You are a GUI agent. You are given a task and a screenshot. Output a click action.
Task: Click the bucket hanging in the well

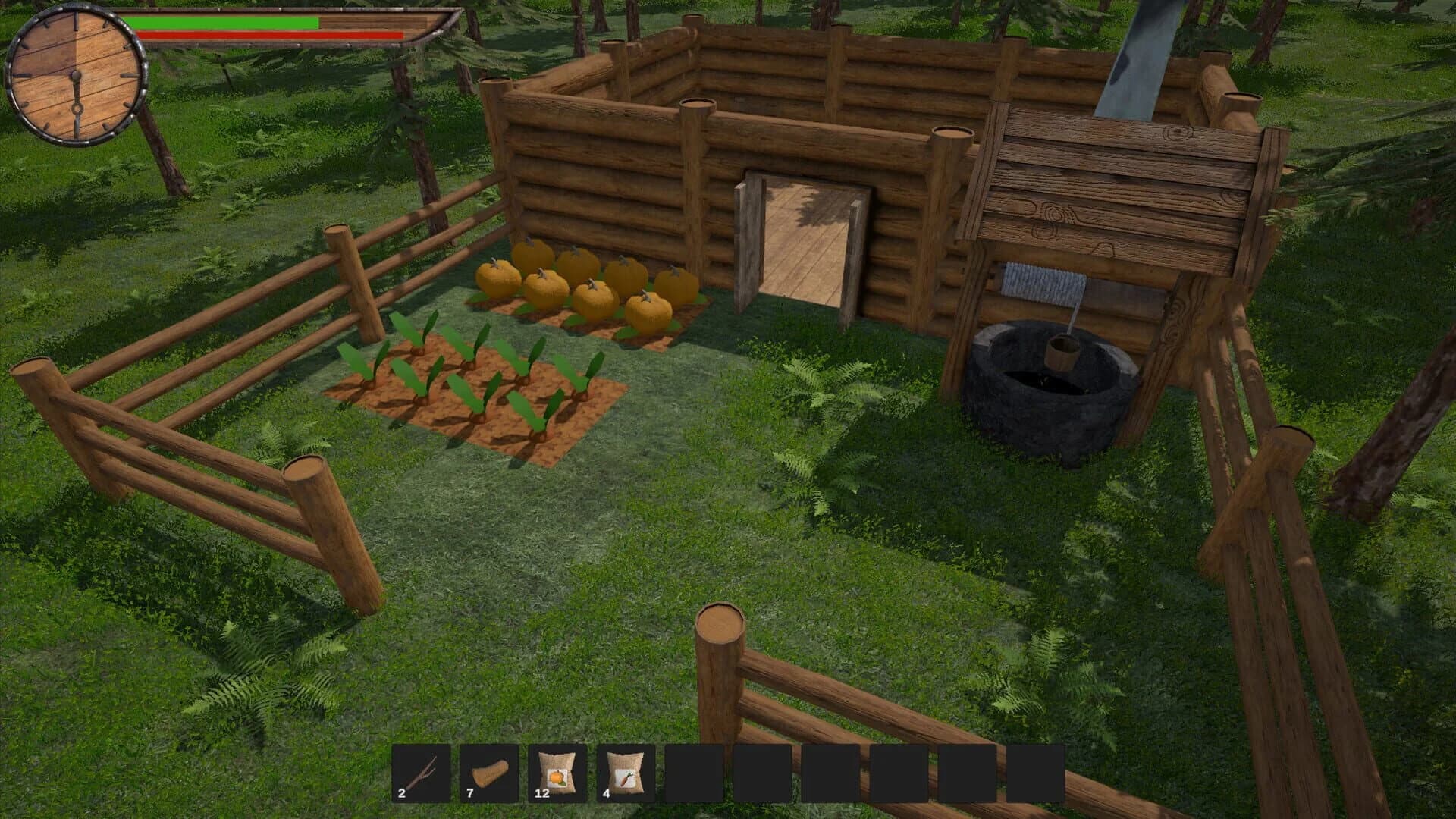pyautogui.click(x=1063, y=352)
